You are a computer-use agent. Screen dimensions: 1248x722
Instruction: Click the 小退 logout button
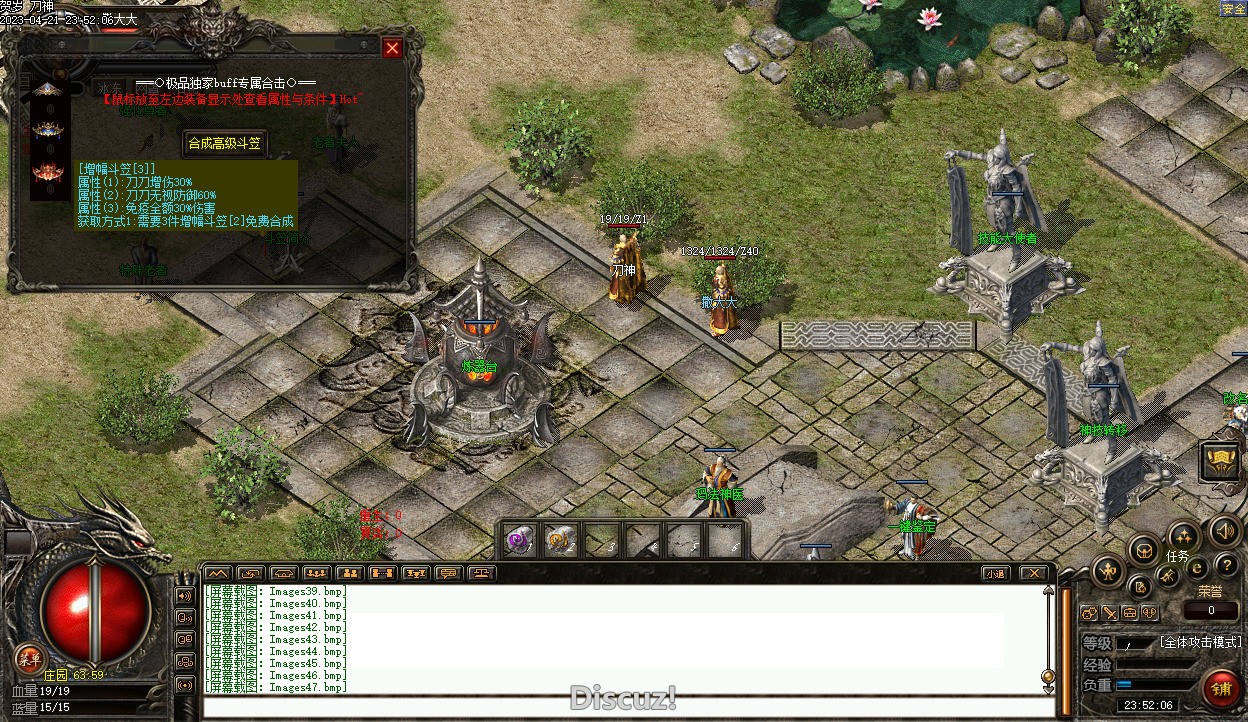coord(993,573)
